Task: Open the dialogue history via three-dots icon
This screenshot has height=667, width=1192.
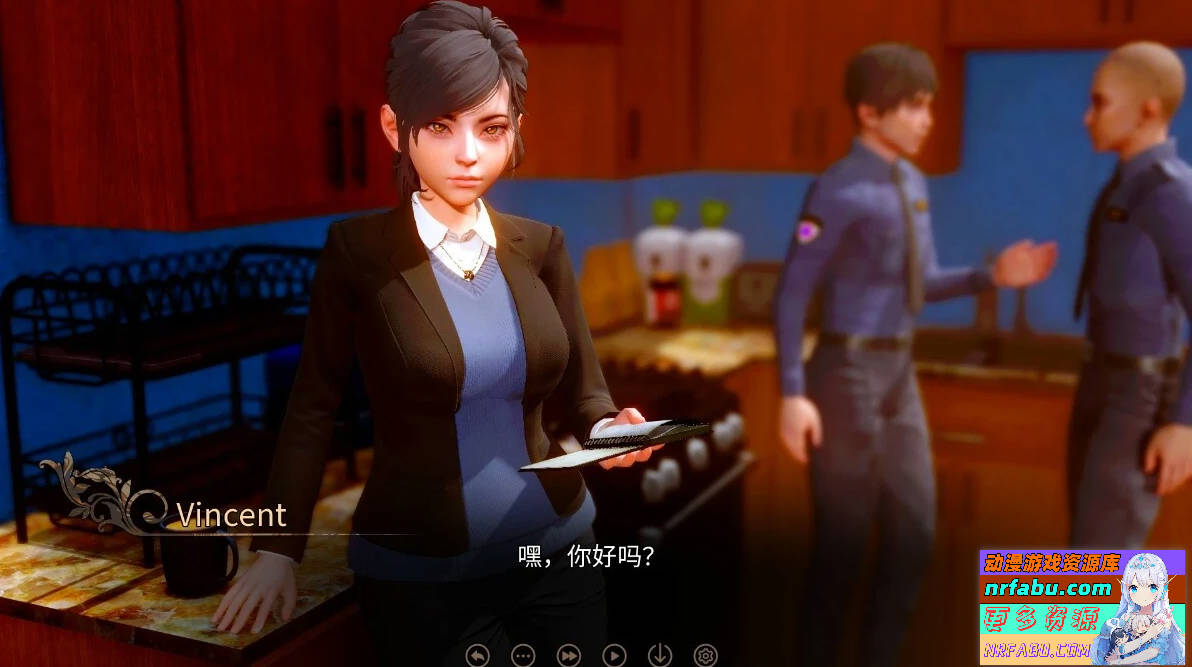Action: coord(523,655)
